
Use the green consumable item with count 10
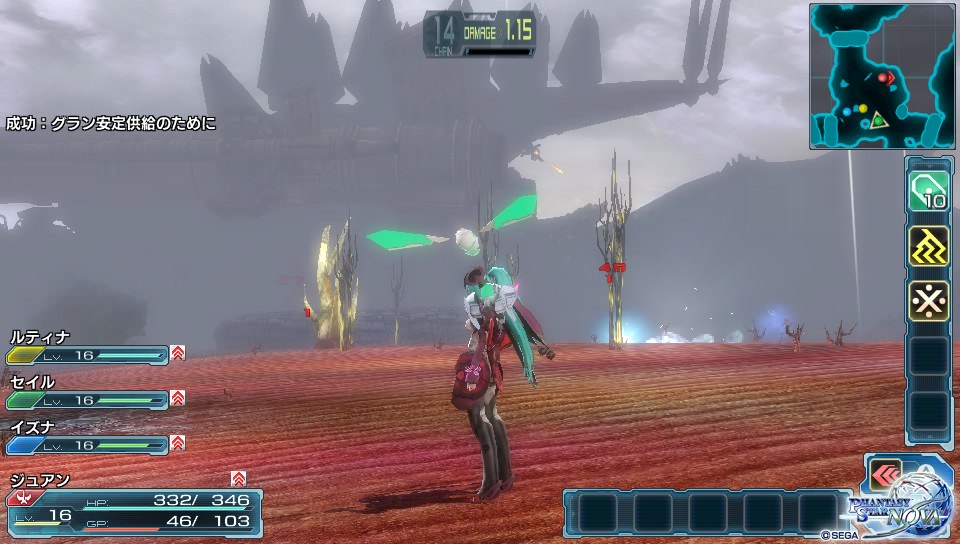[928, 192]
